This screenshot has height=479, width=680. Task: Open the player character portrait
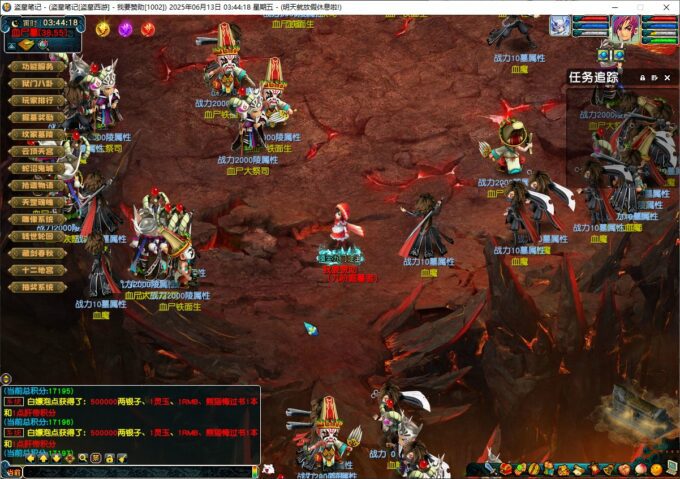(626, 28)
